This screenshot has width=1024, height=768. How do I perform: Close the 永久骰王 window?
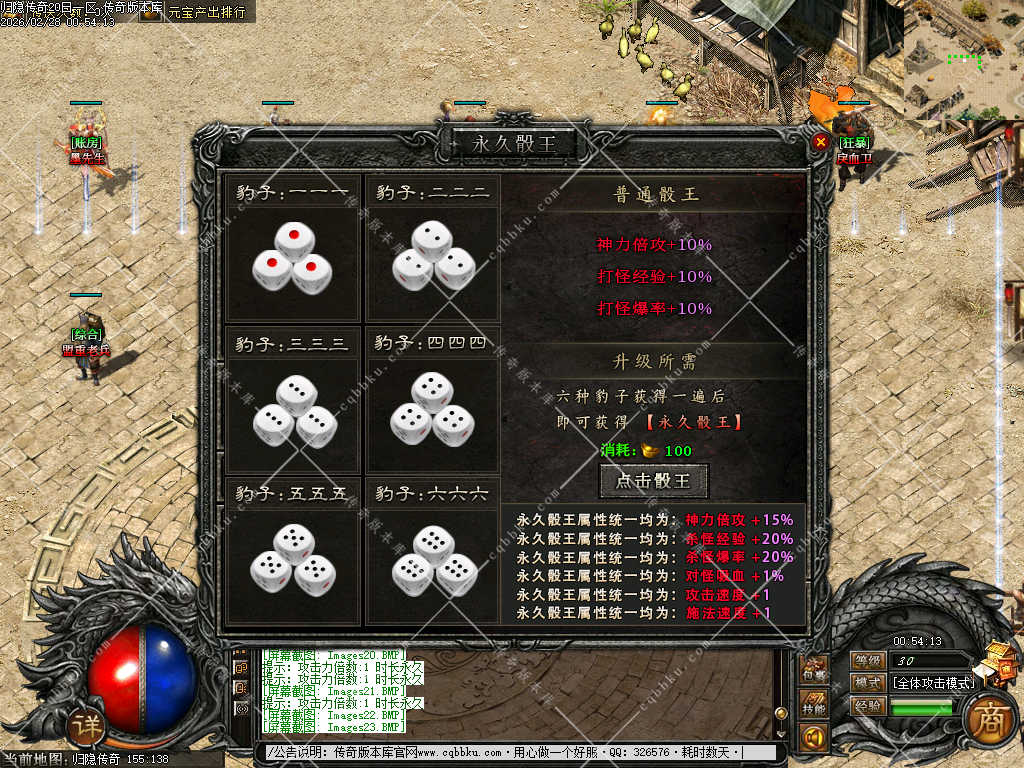[x=820, y=142]
